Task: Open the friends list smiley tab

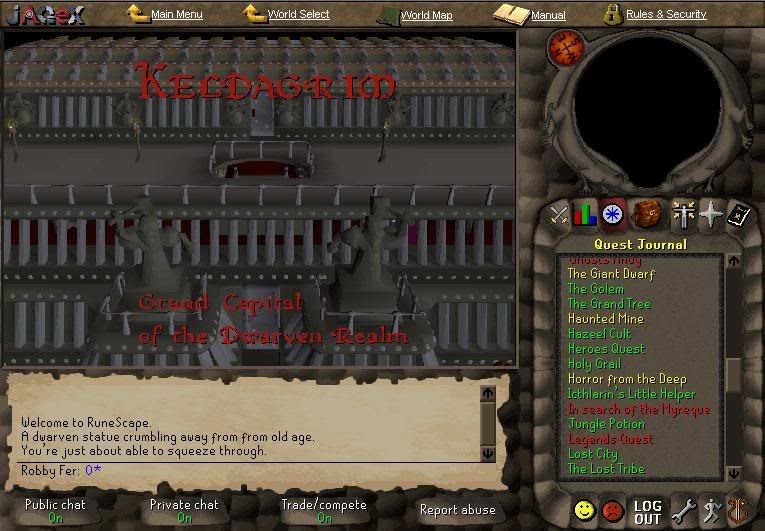Action: pos(585,510)
